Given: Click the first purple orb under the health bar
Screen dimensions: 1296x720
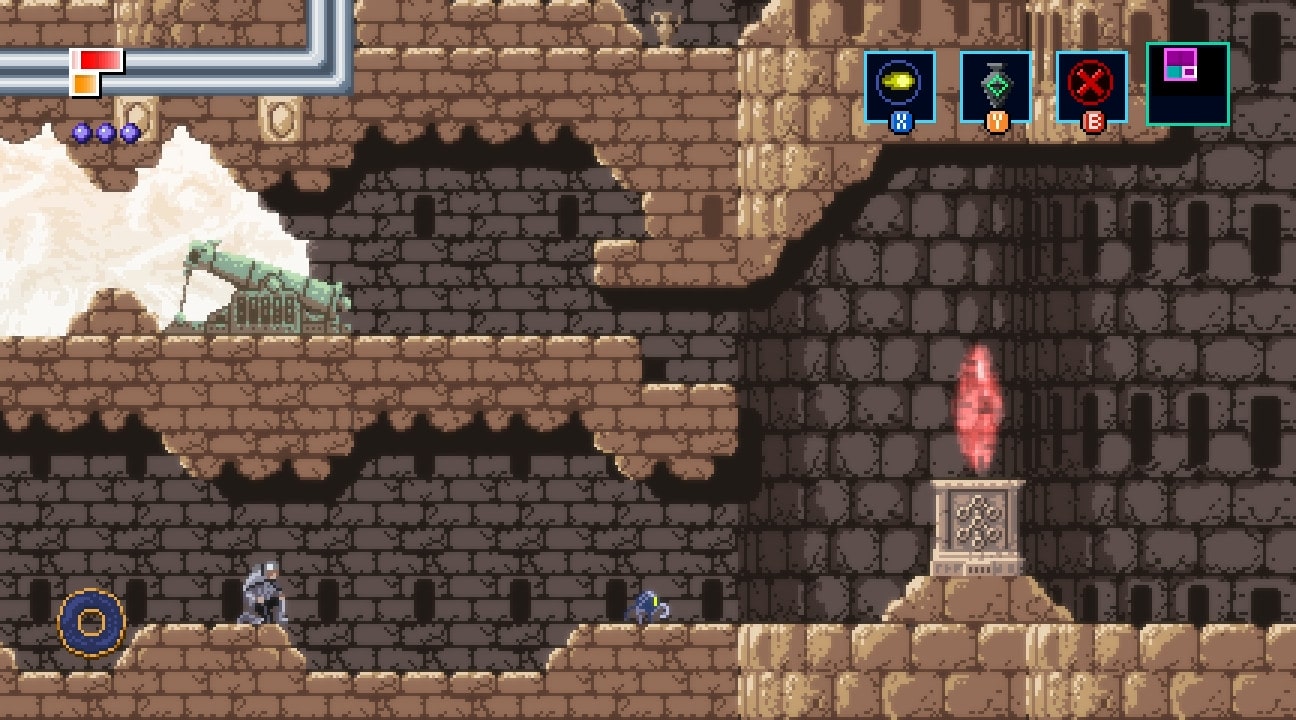Looking at the screenshot, I should point(81,131).
